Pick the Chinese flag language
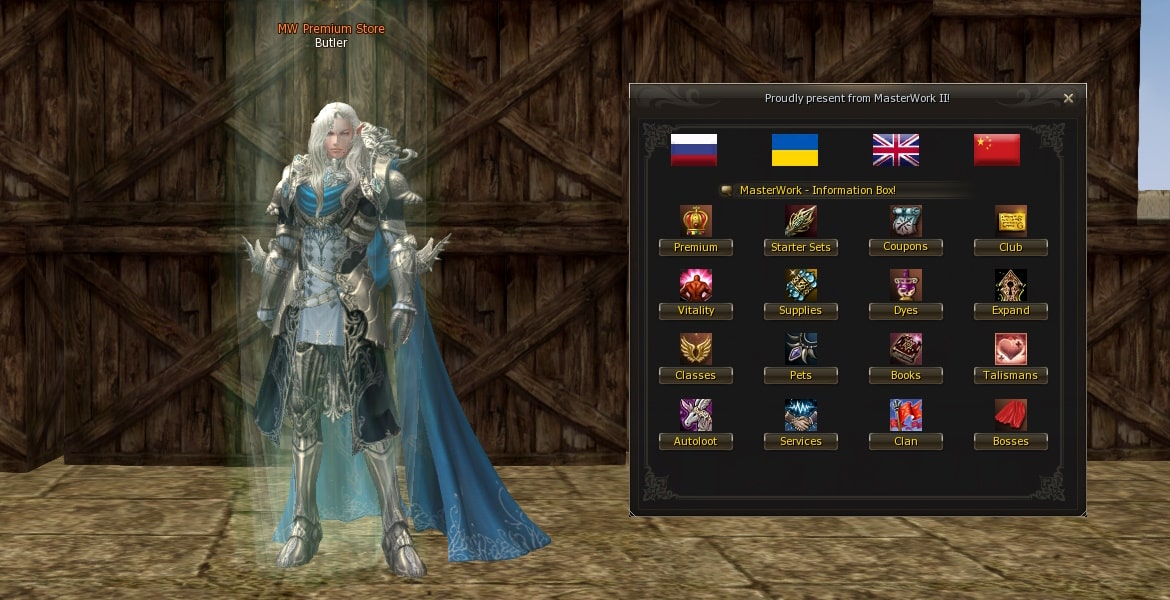Screen dimensions: 1170x600 click(997, 150)
